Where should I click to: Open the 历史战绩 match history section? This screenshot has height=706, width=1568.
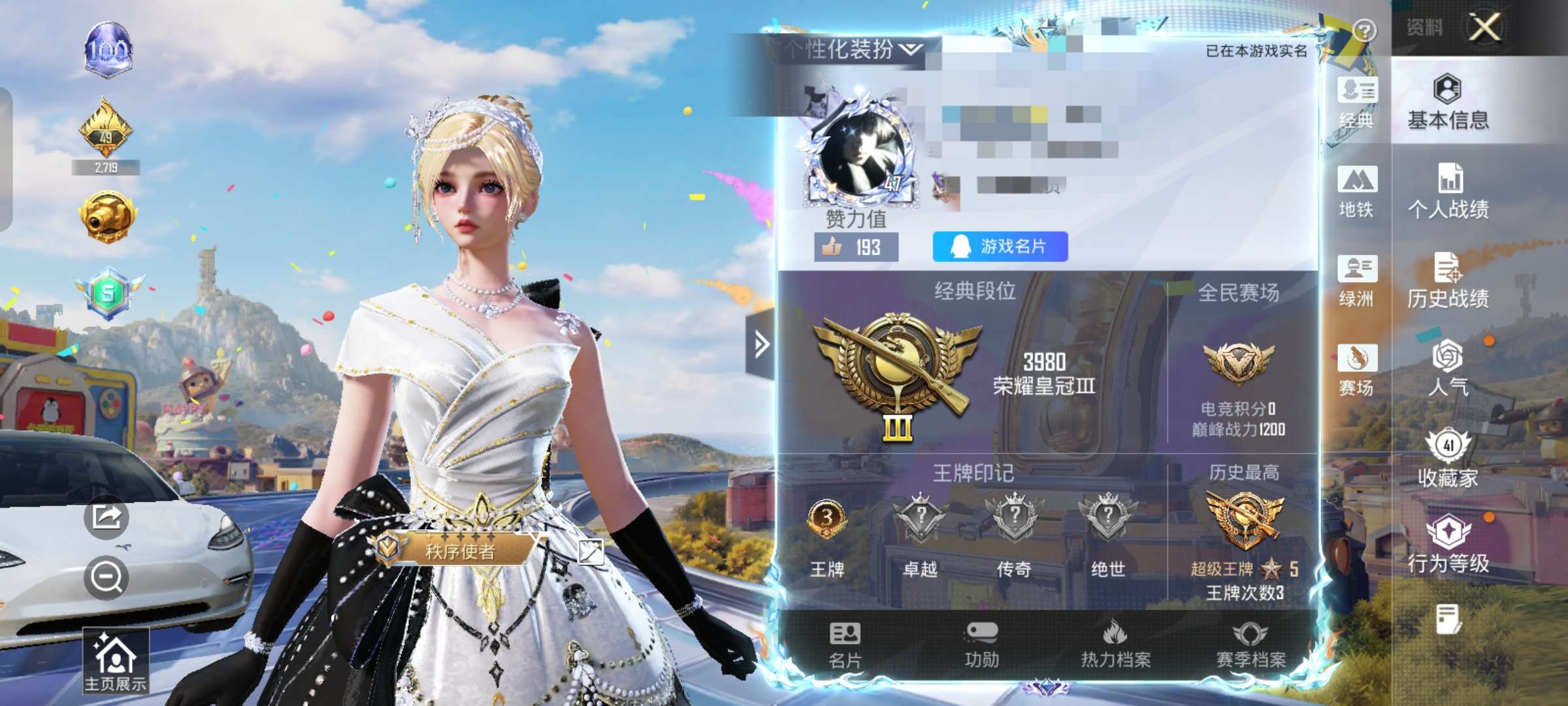(x=1448, y=280)
